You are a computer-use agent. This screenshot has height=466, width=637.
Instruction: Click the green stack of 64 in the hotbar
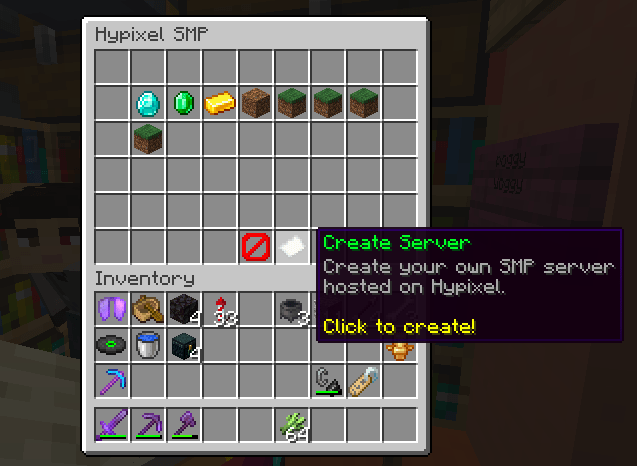[292, 425]
